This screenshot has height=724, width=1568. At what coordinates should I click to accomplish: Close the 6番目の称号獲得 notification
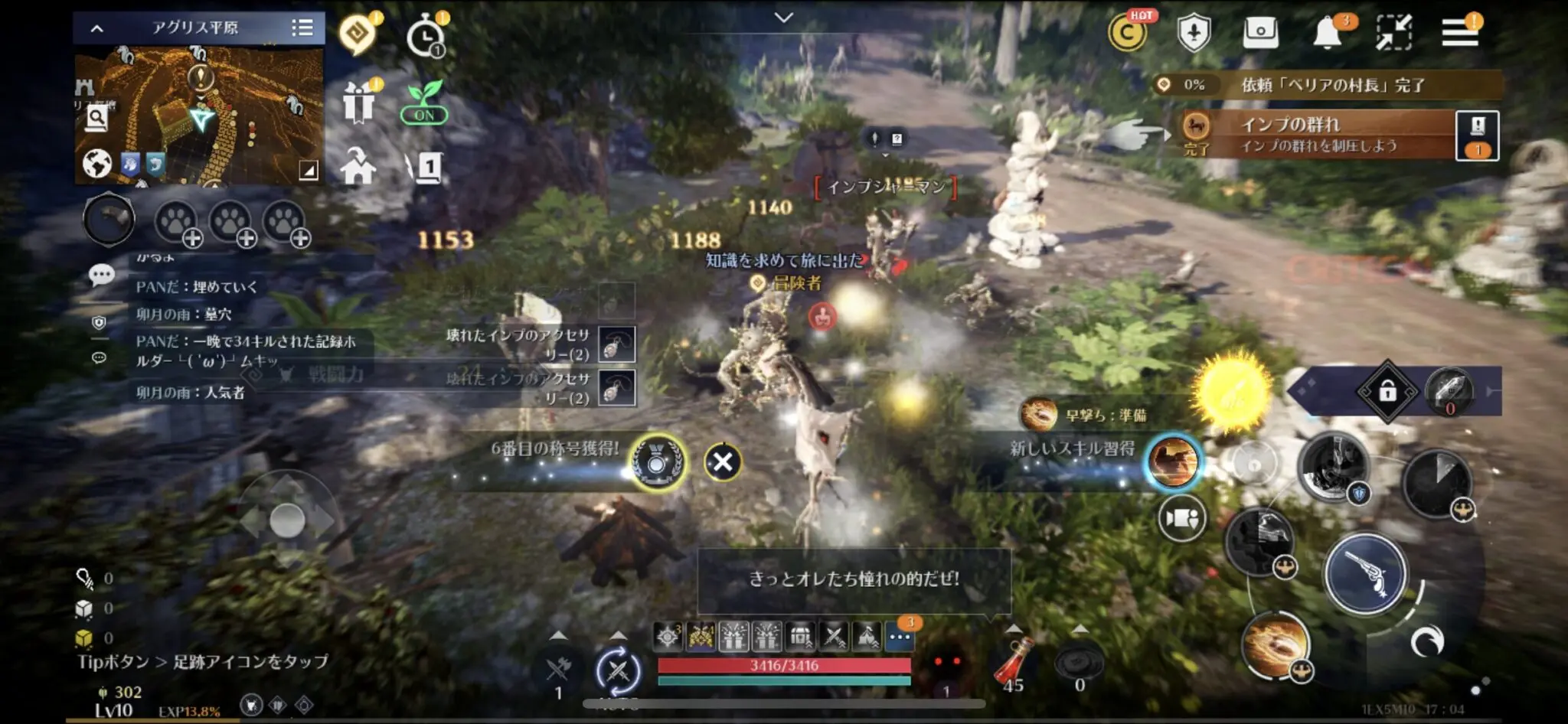[722, 461]
